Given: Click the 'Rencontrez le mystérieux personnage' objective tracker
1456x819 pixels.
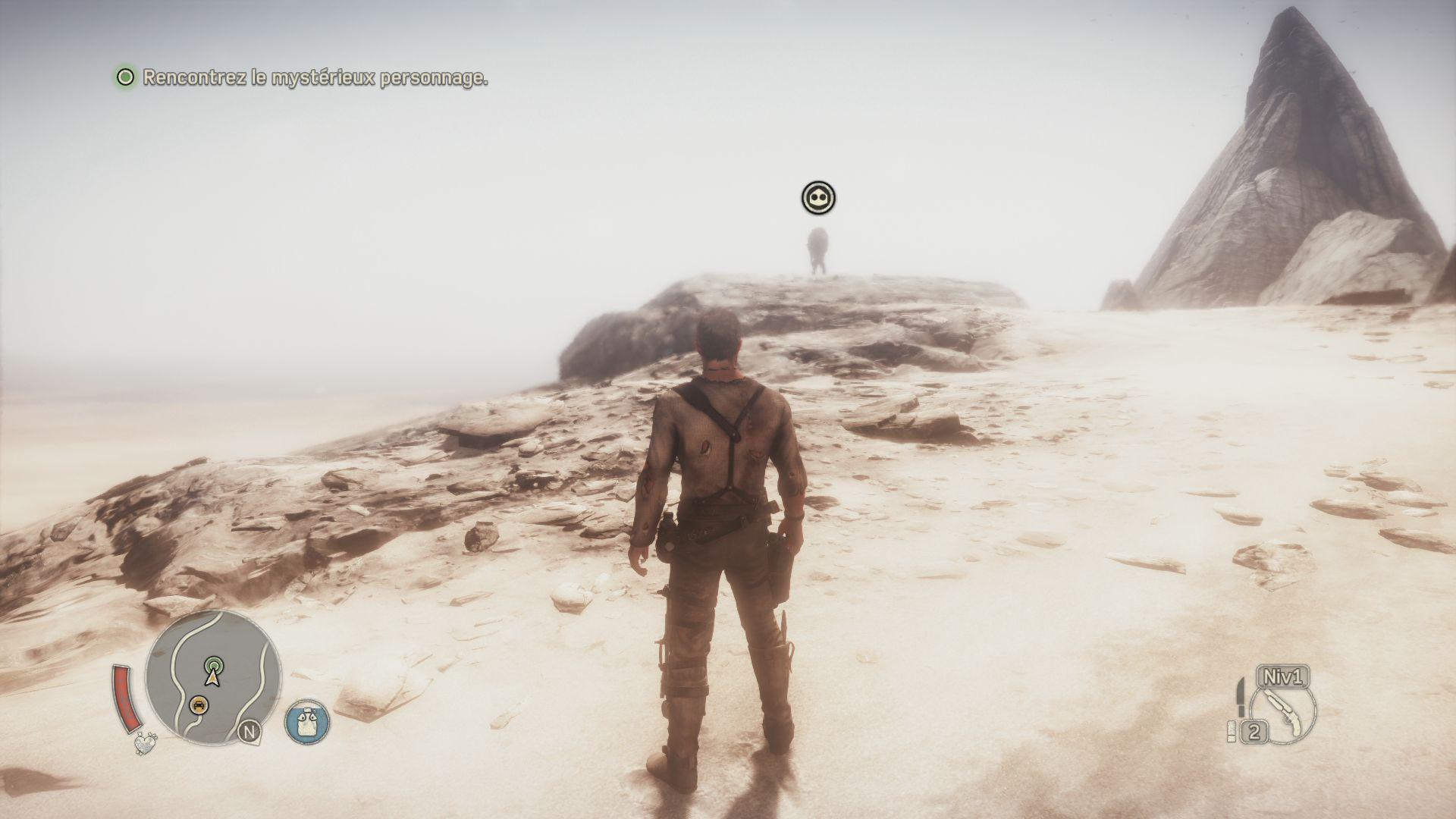Looking at the screenshot, I should (x=303, y=77).
